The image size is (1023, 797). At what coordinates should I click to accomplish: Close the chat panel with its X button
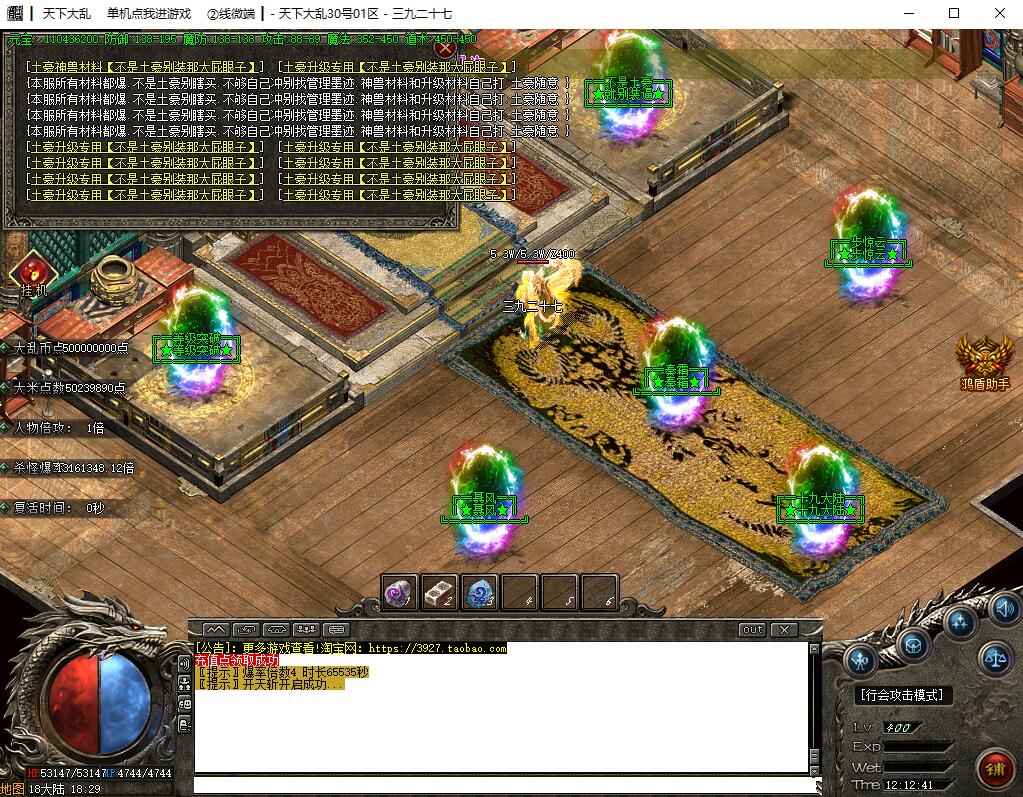pyautogui.click(x=785, y=630)
